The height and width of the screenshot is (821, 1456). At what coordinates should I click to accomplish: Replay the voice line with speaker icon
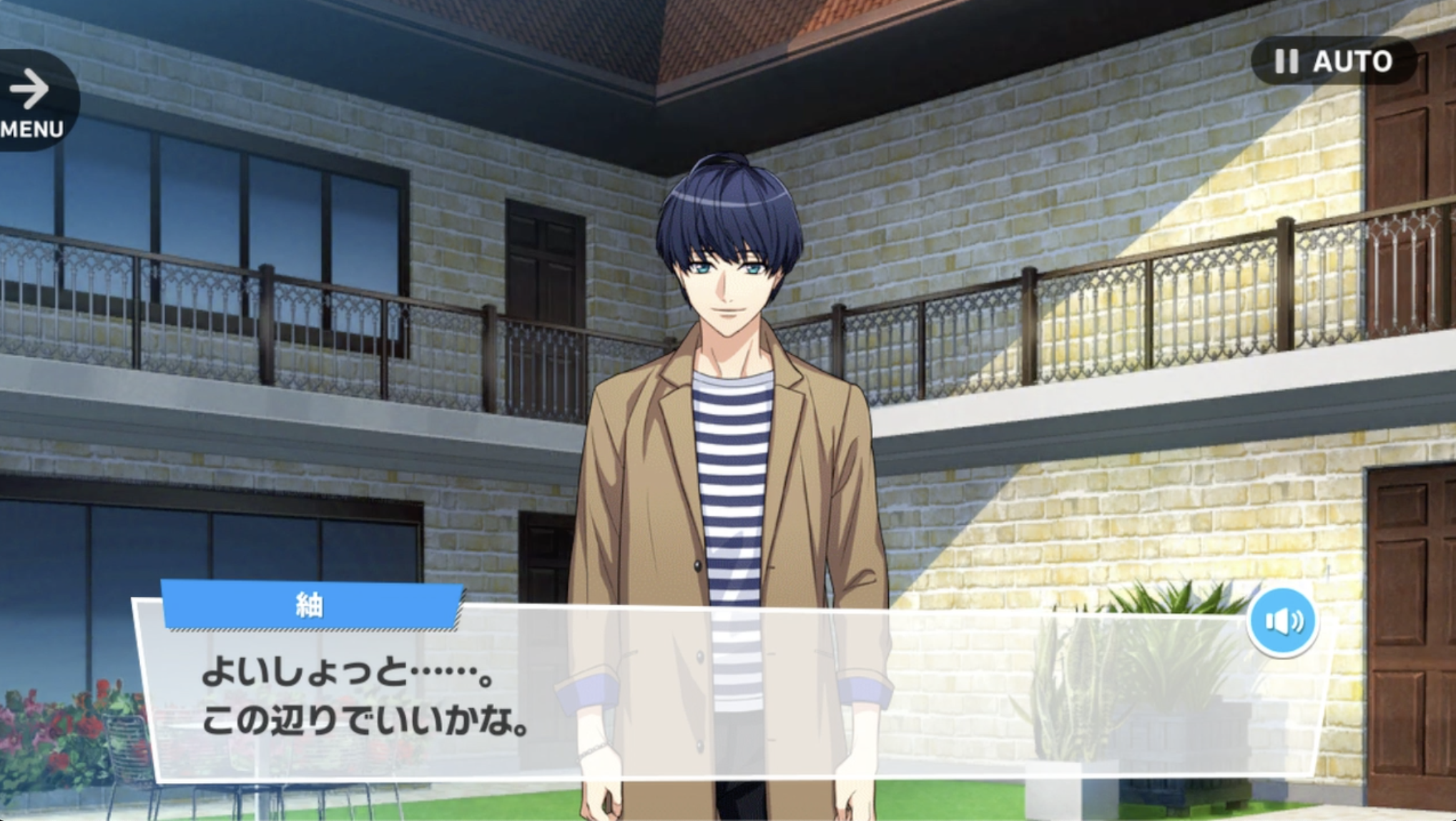(1283, 621)
